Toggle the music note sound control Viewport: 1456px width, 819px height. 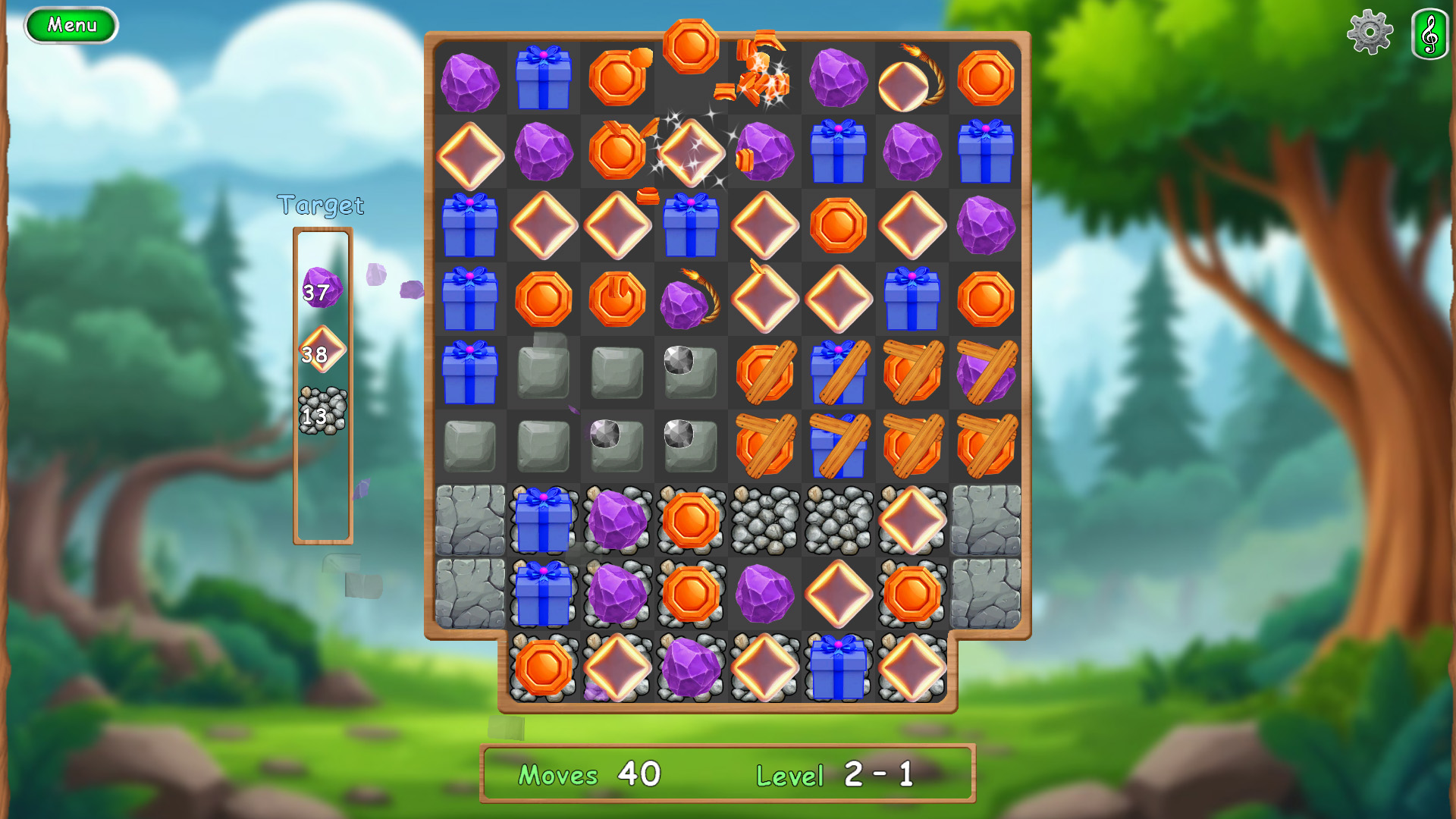pos(1427,33)
